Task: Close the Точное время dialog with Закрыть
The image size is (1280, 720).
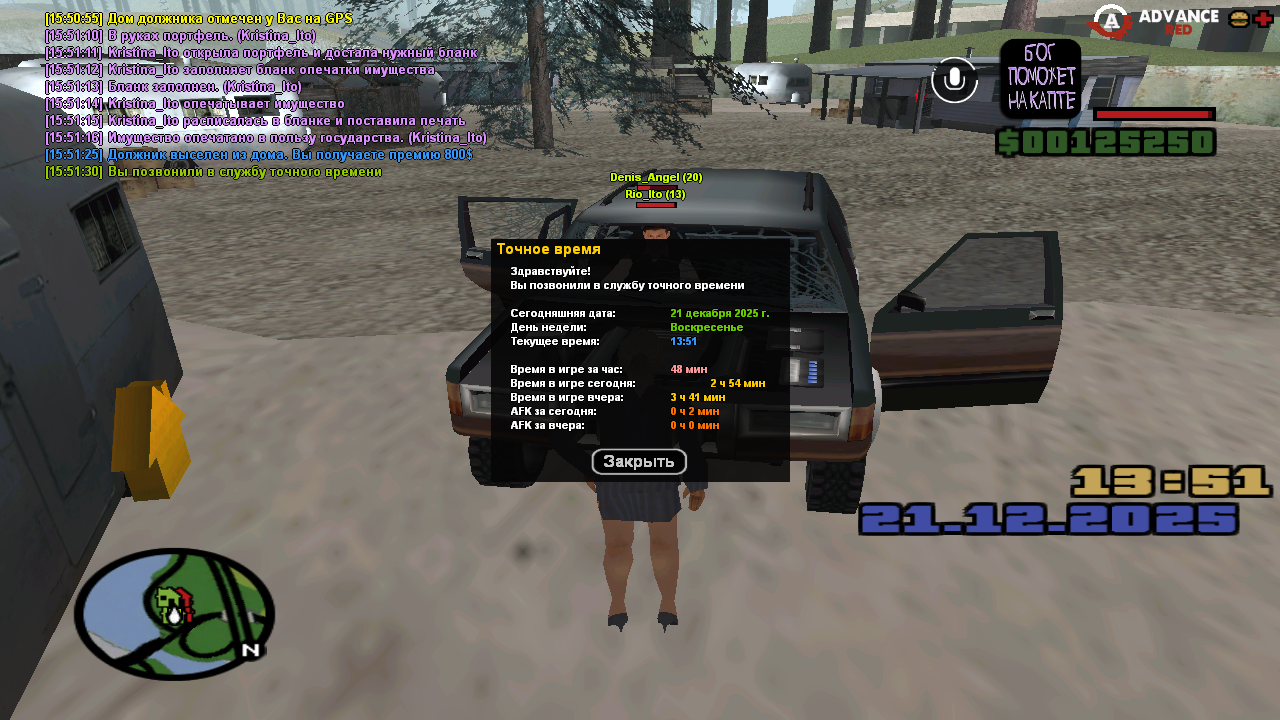Action: 639,462
